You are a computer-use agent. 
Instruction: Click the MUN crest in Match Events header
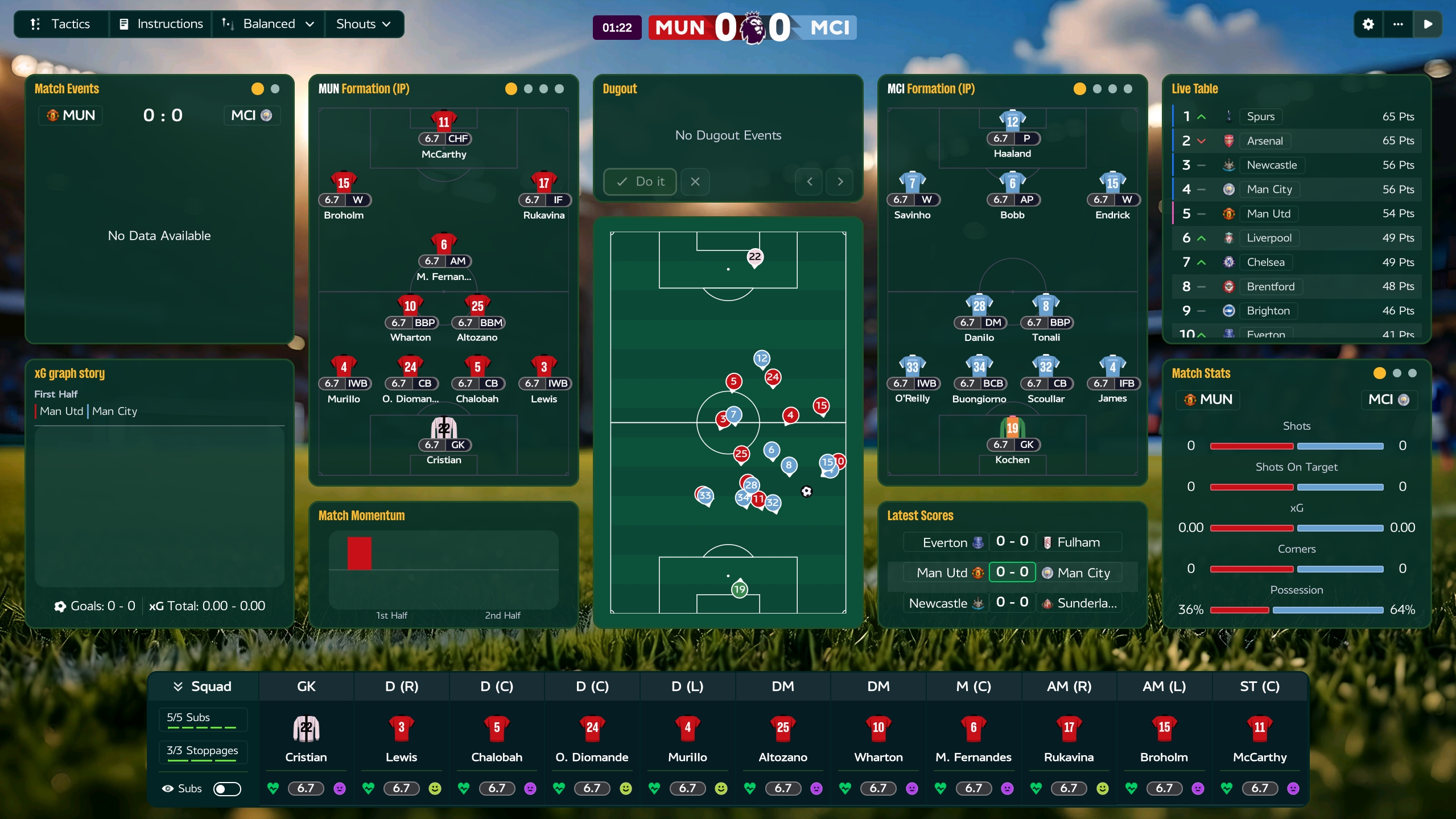(53, 115)
